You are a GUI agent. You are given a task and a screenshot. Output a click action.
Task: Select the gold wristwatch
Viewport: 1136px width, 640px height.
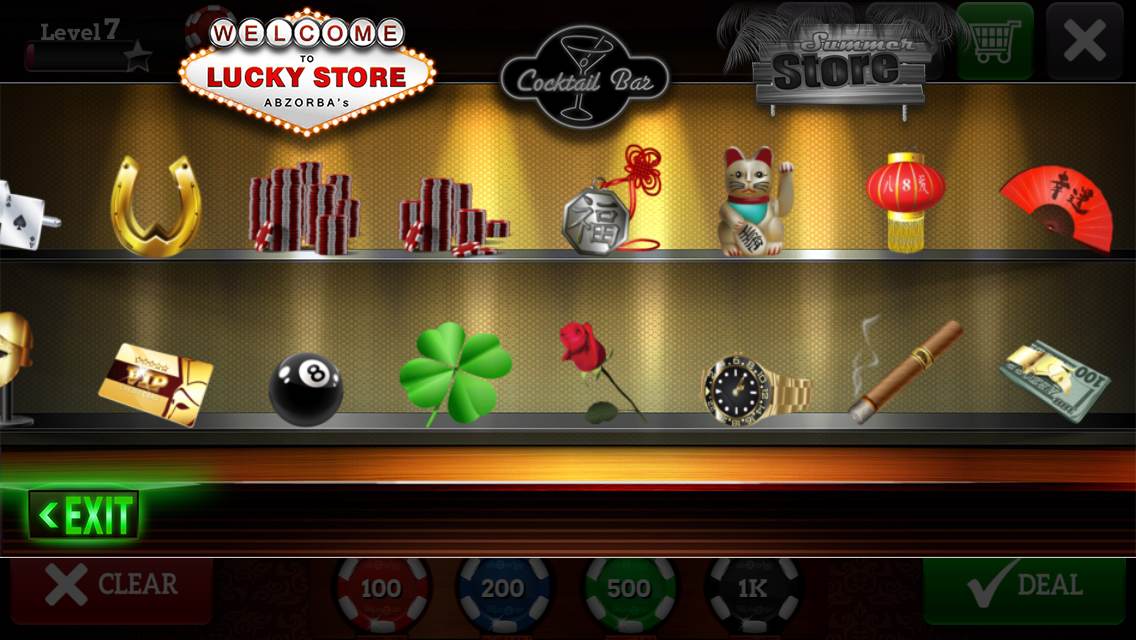[754, 387]
